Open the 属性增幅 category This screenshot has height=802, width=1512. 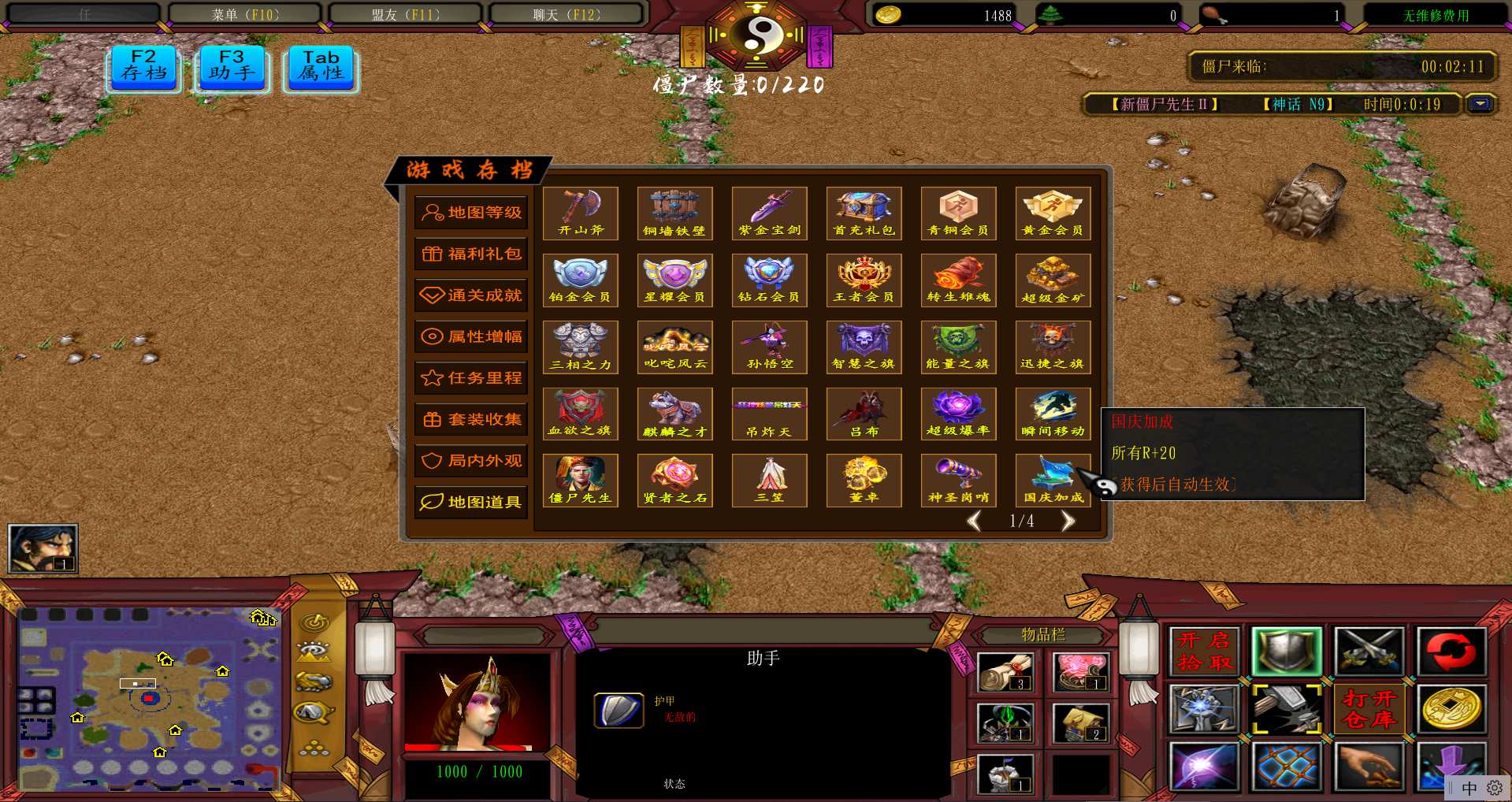tap(471, 336)
